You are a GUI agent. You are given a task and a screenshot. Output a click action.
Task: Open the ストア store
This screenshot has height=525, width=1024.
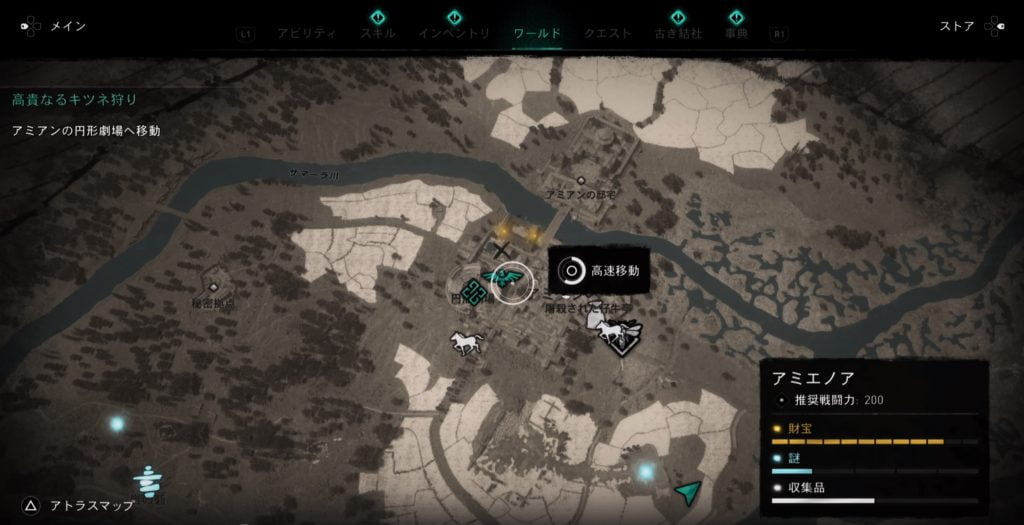point(957,27)
